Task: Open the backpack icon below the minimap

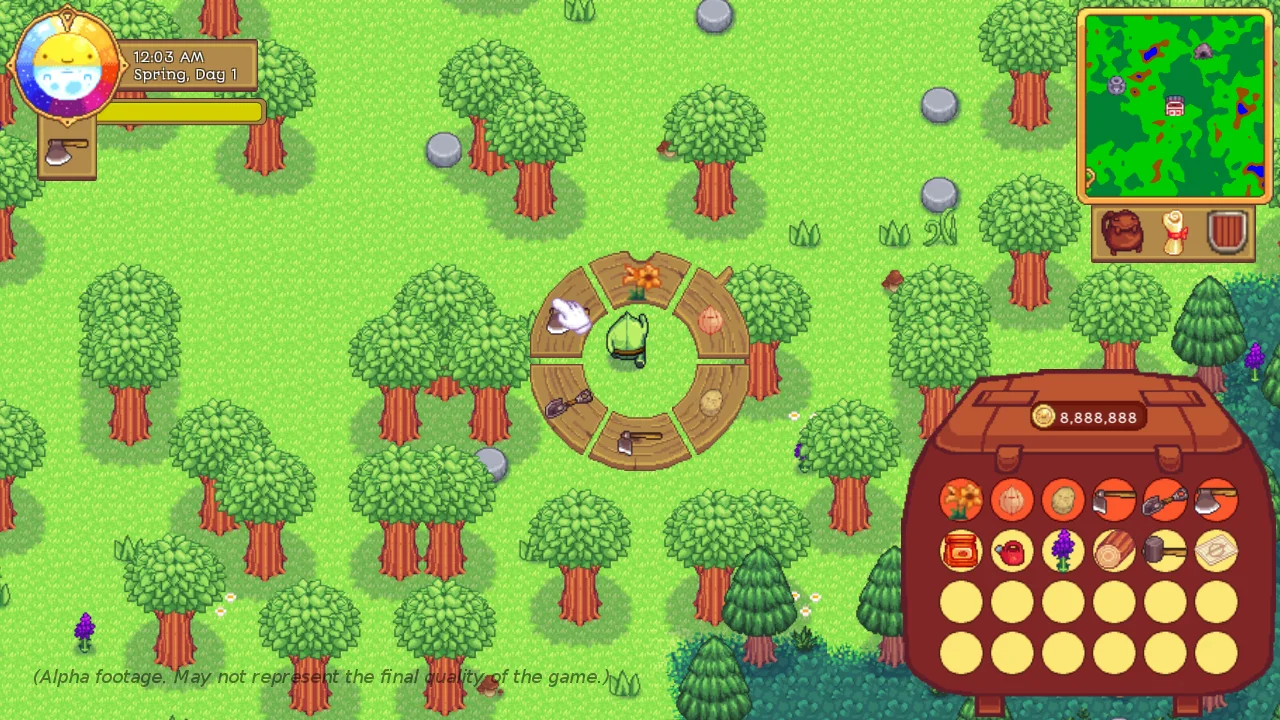Action: 1122,232
